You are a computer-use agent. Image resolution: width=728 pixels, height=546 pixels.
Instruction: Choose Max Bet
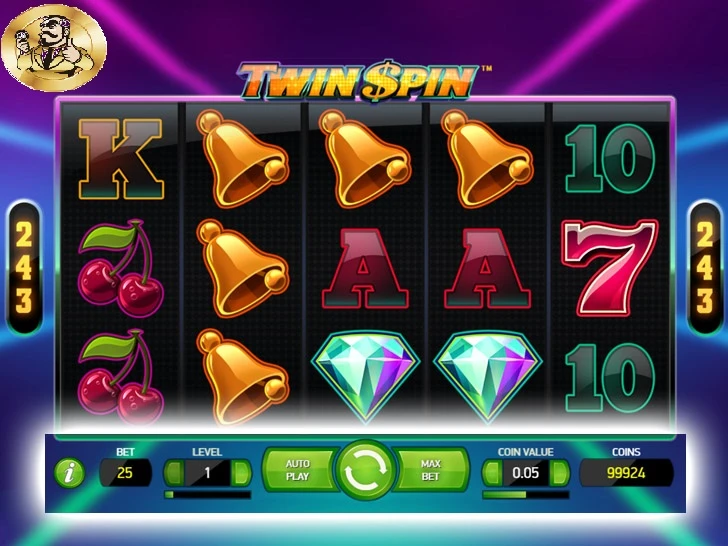(431, 470)
